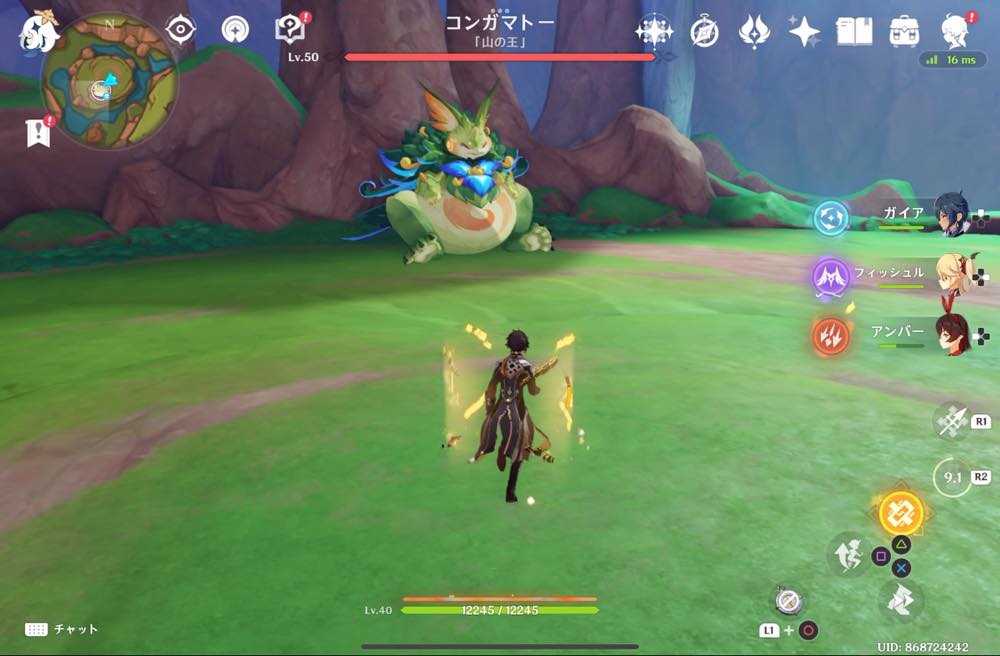Screen dimensions: 1000x656
Task: Open the backpack inventory
Action: coord(904,32)
